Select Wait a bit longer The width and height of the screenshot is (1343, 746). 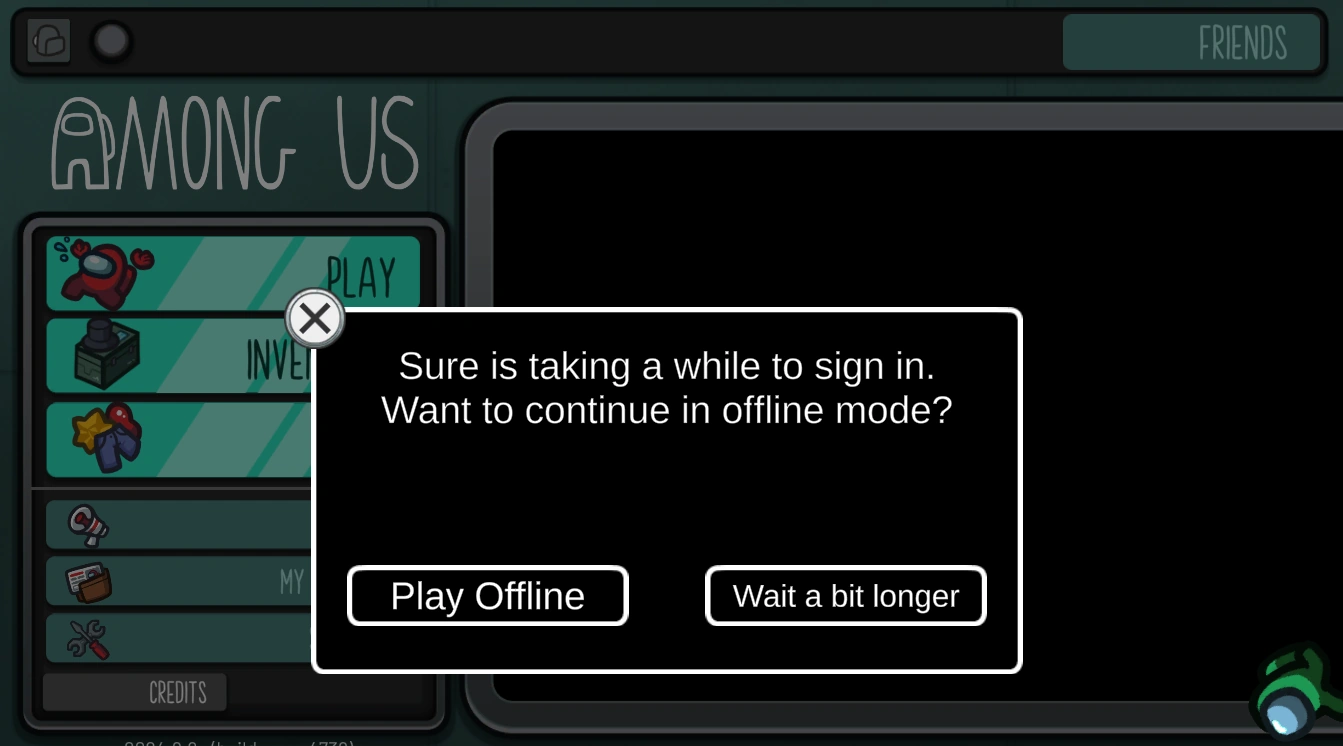(x=845, y=595)
